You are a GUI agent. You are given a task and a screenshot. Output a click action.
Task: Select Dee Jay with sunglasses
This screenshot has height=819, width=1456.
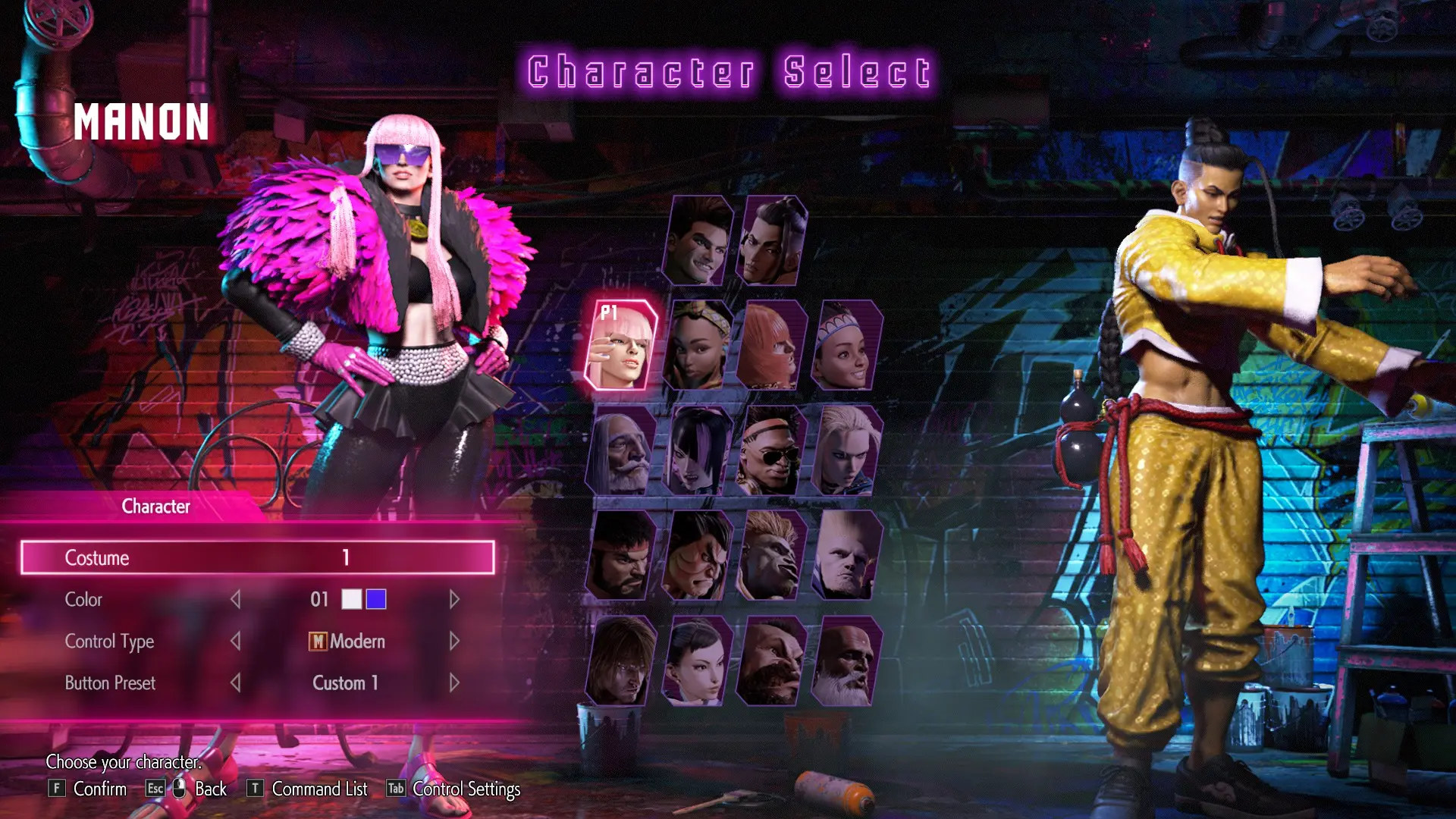point(771,451)
